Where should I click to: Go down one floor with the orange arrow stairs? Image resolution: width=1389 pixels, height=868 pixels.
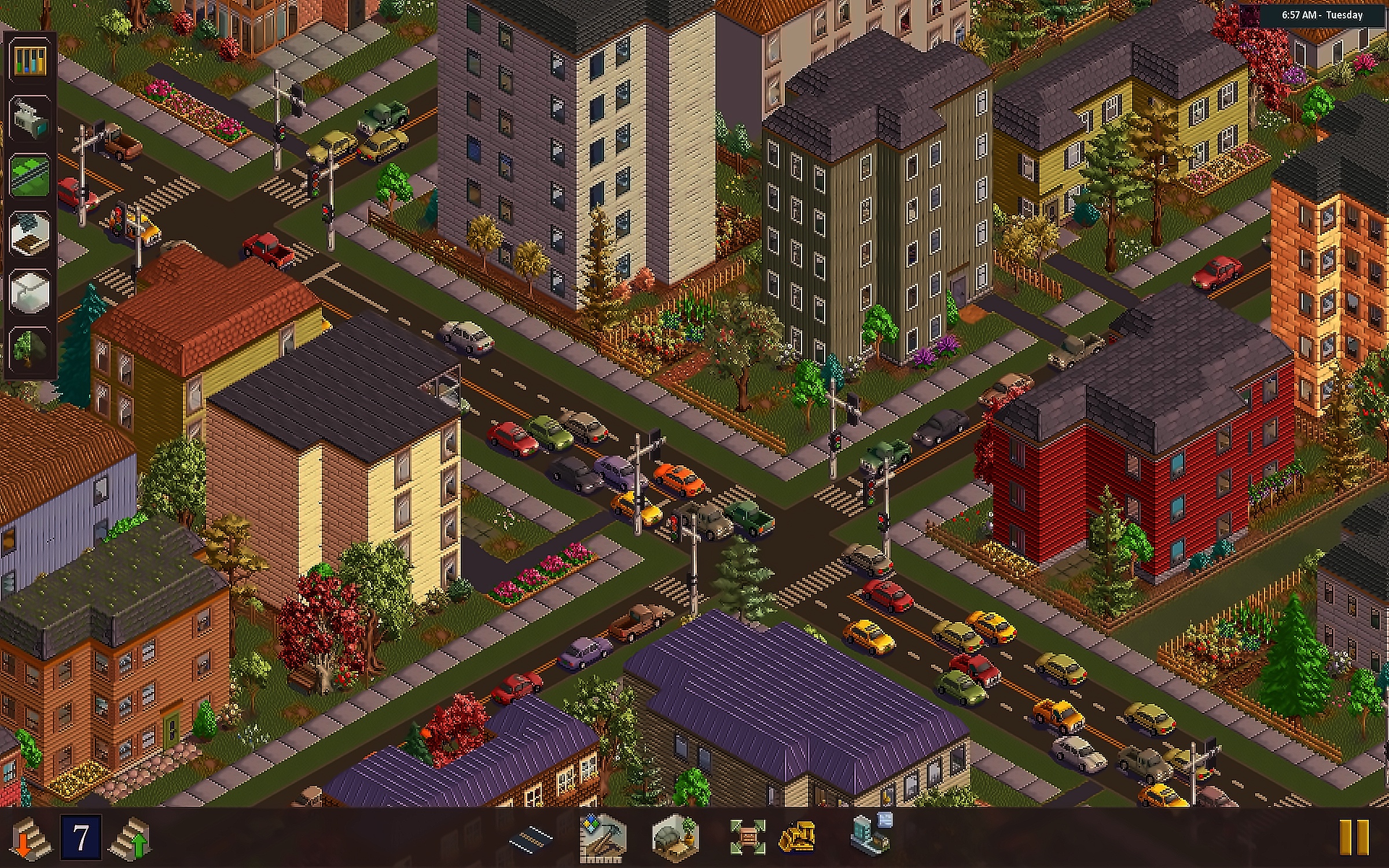click(x=29, y=837)
